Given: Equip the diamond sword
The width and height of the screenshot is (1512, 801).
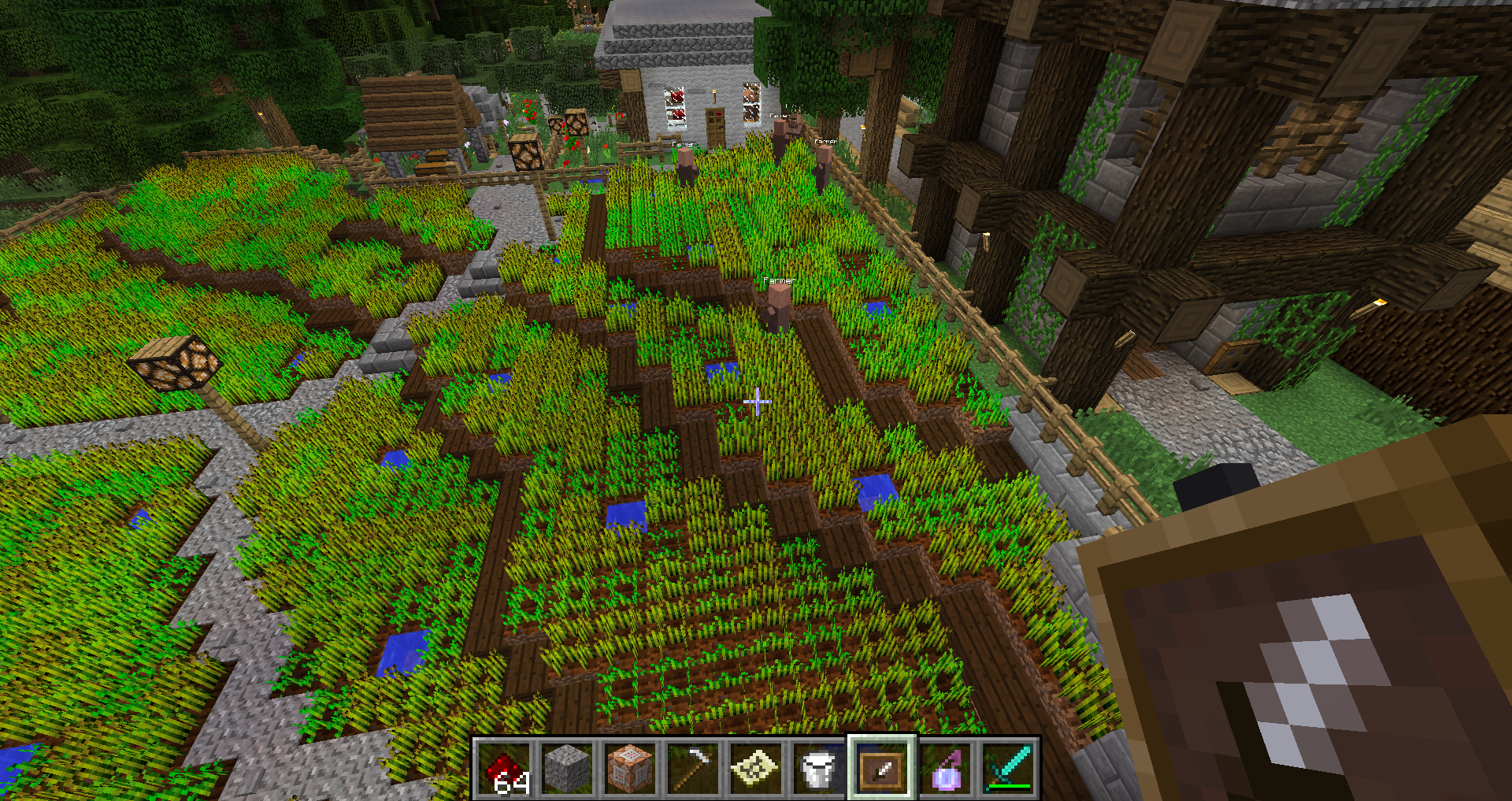Looking at the screenshot, I should pos(1008,768).
